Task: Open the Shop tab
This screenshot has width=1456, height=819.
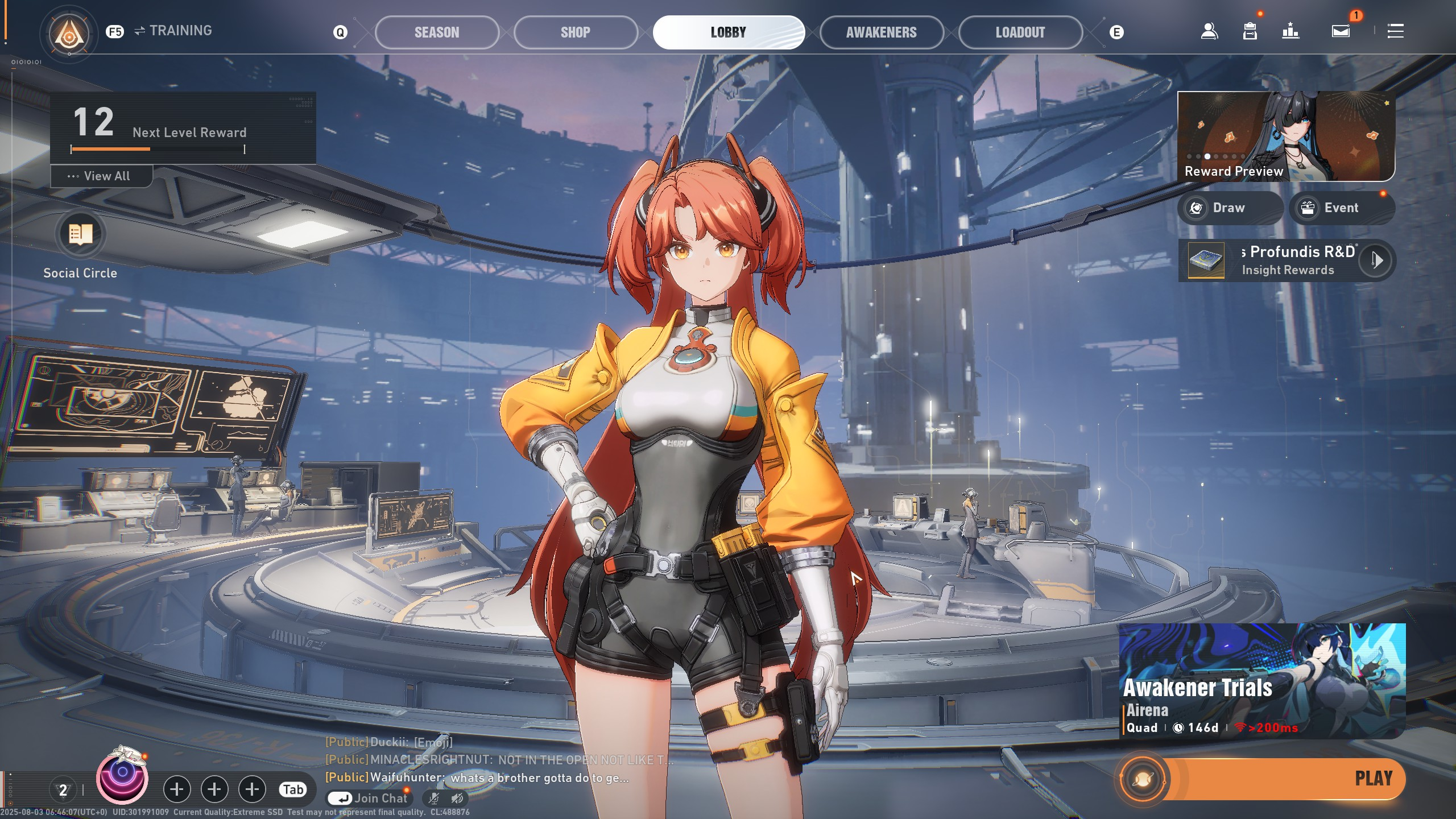Action: 575,32
